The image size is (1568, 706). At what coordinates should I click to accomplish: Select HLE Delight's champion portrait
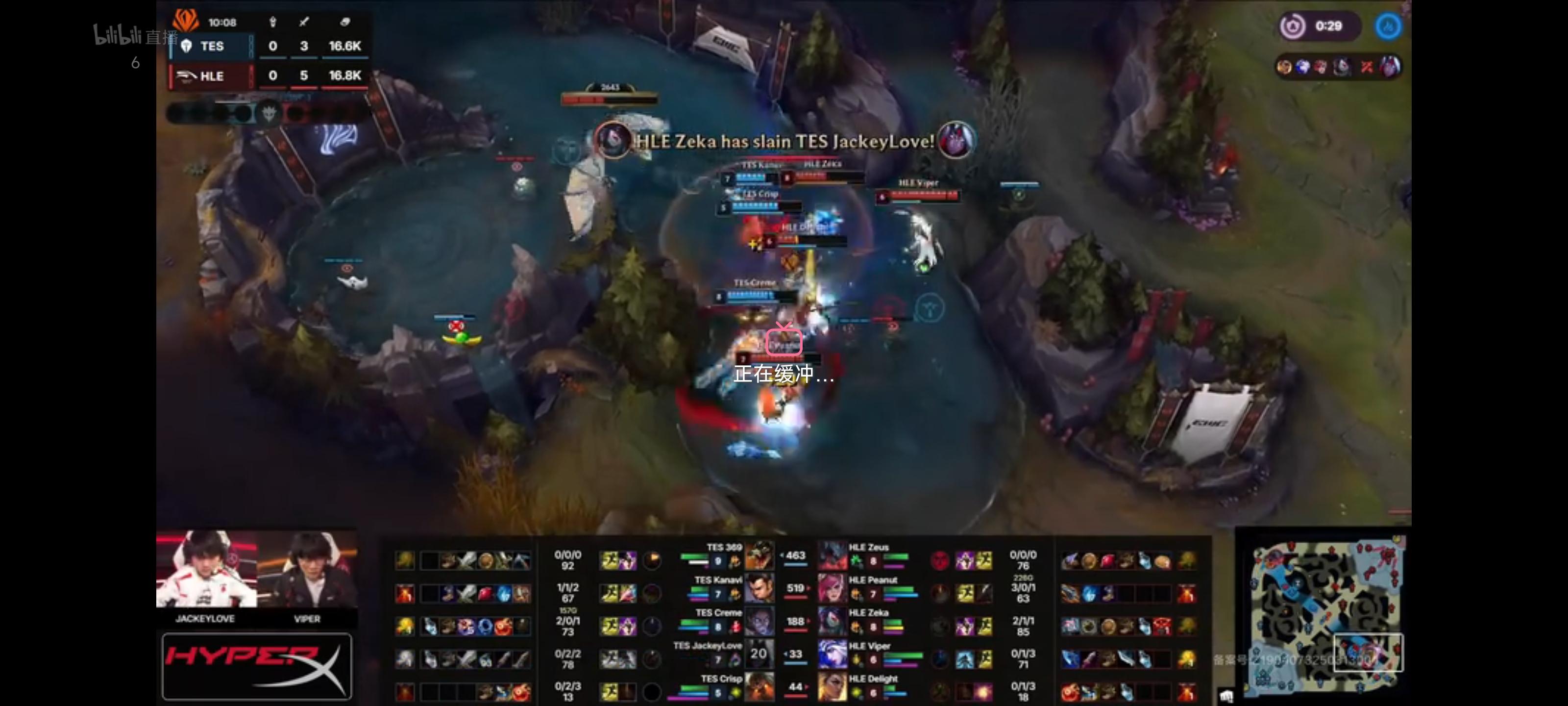coord(832,686)
